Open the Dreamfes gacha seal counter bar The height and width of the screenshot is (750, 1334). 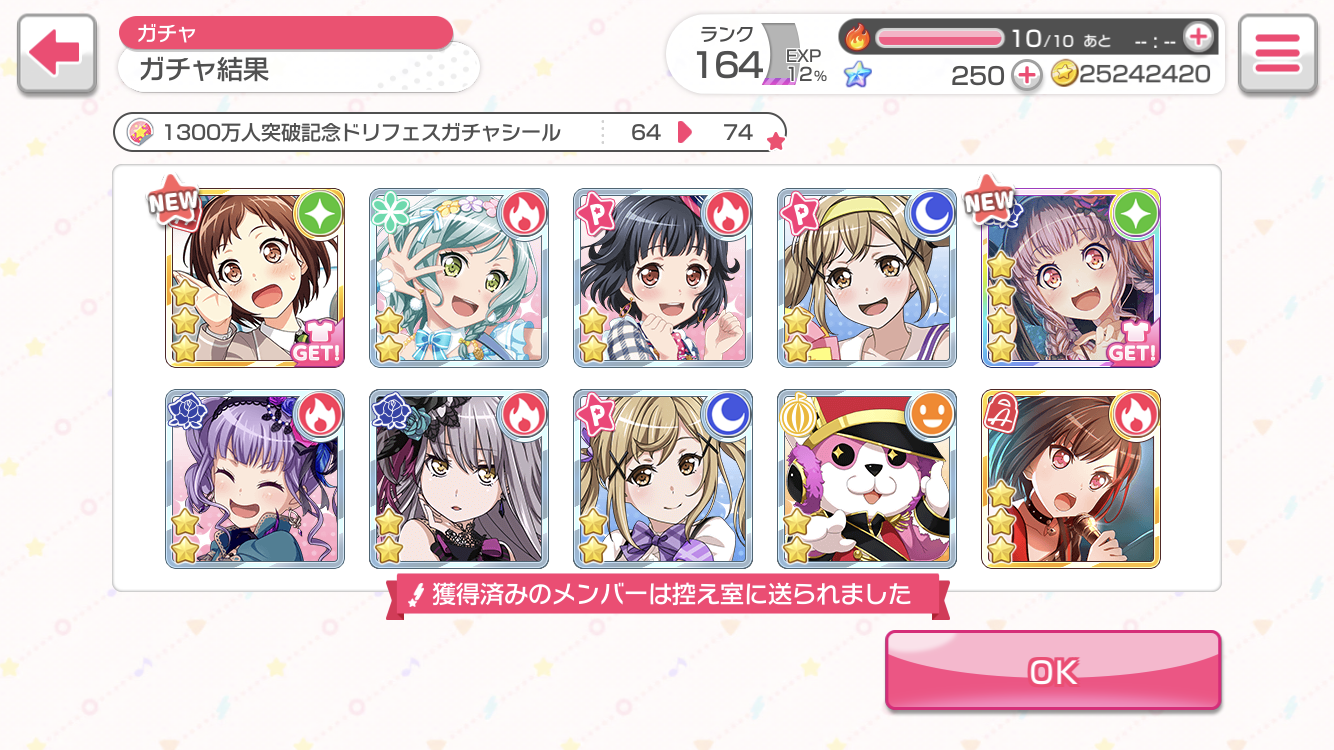[x=450, y=132]
